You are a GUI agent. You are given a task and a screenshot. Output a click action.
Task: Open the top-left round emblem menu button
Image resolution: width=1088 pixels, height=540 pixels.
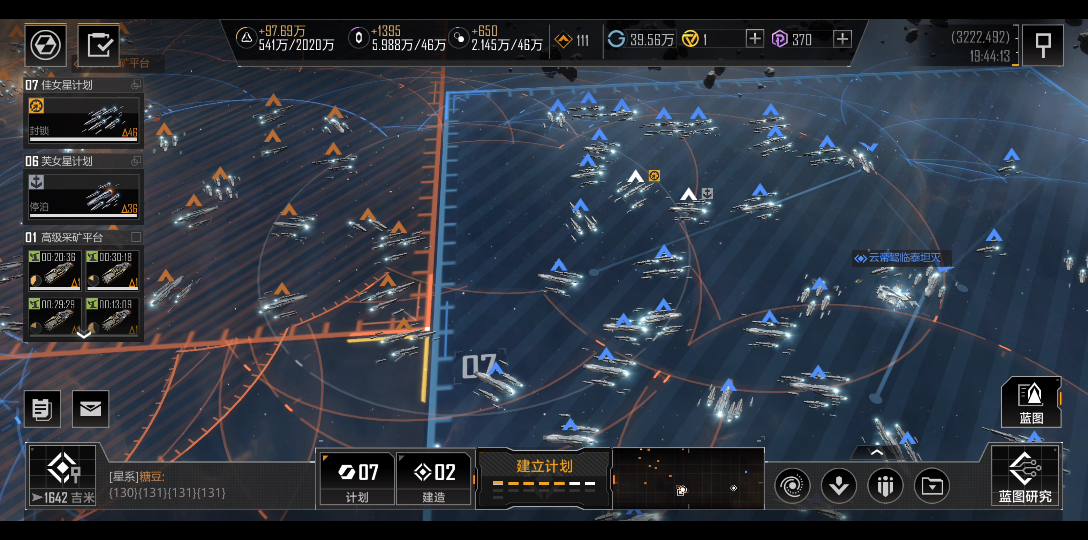click(x=45, y=45)
